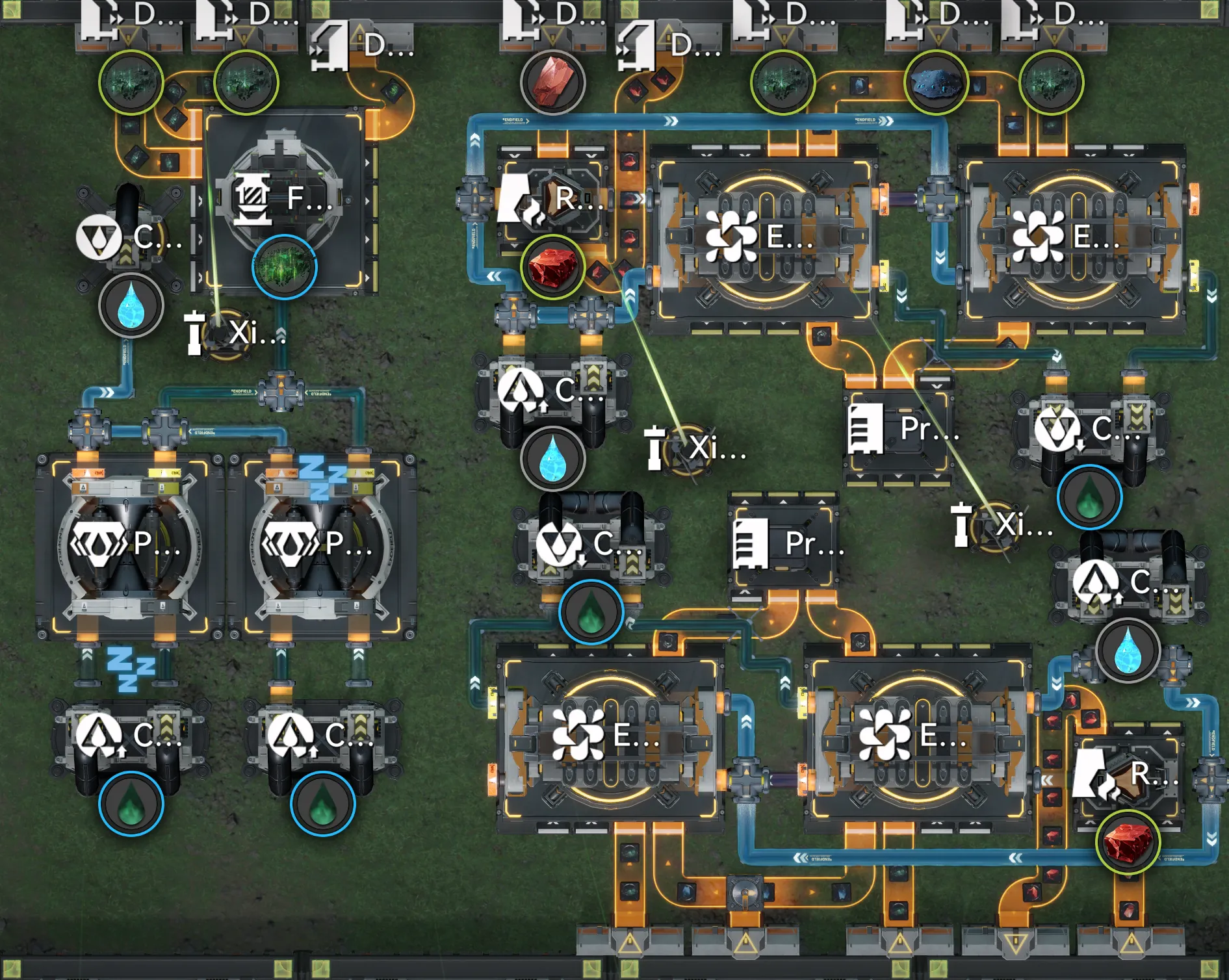Screen dimensions: 1229x980
Task: Select the building labeled F...
Action: tap(284, 197)
